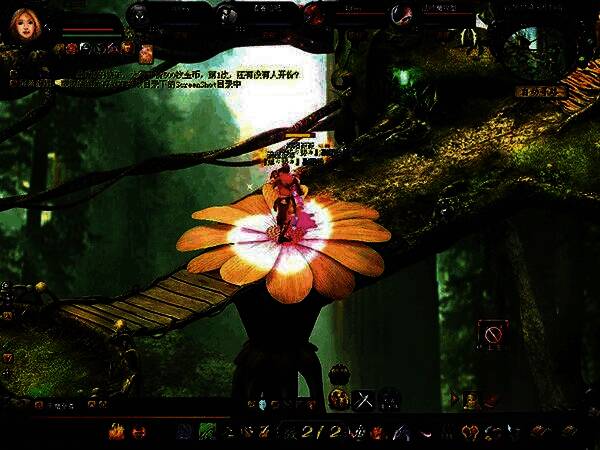Image resolution: width=600 pixels, height=450 pixels.
Task: Activate the green square hotbar slot
Action: click(x=207, y=432)
